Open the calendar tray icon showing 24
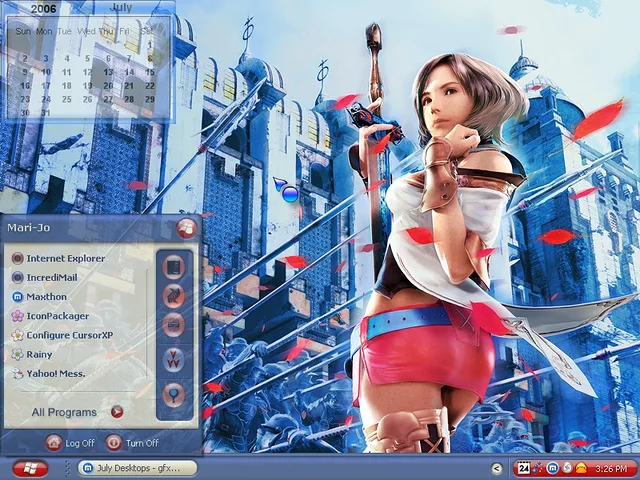This screenshot has width=640, height=480. (x=523, y=468)
